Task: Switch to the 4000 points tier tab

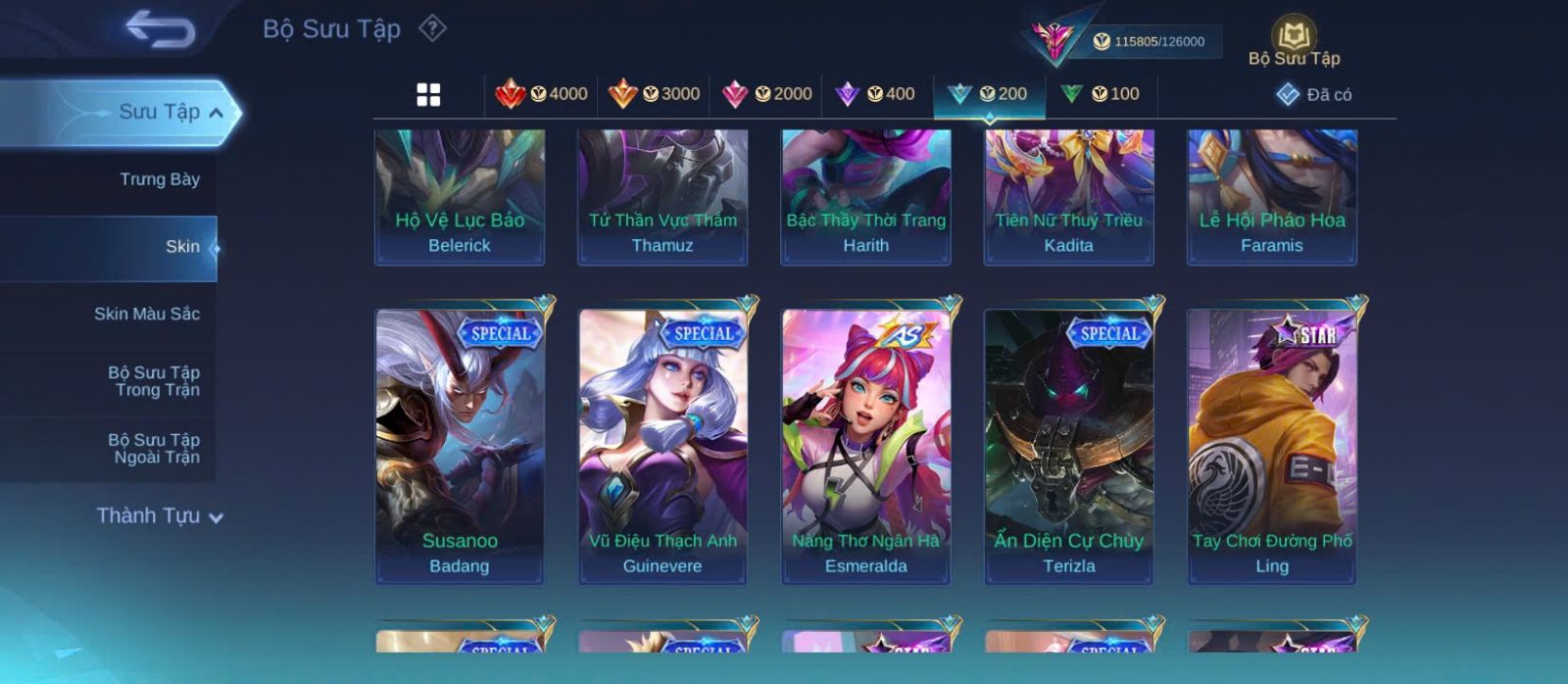Action: coord(542,94)
